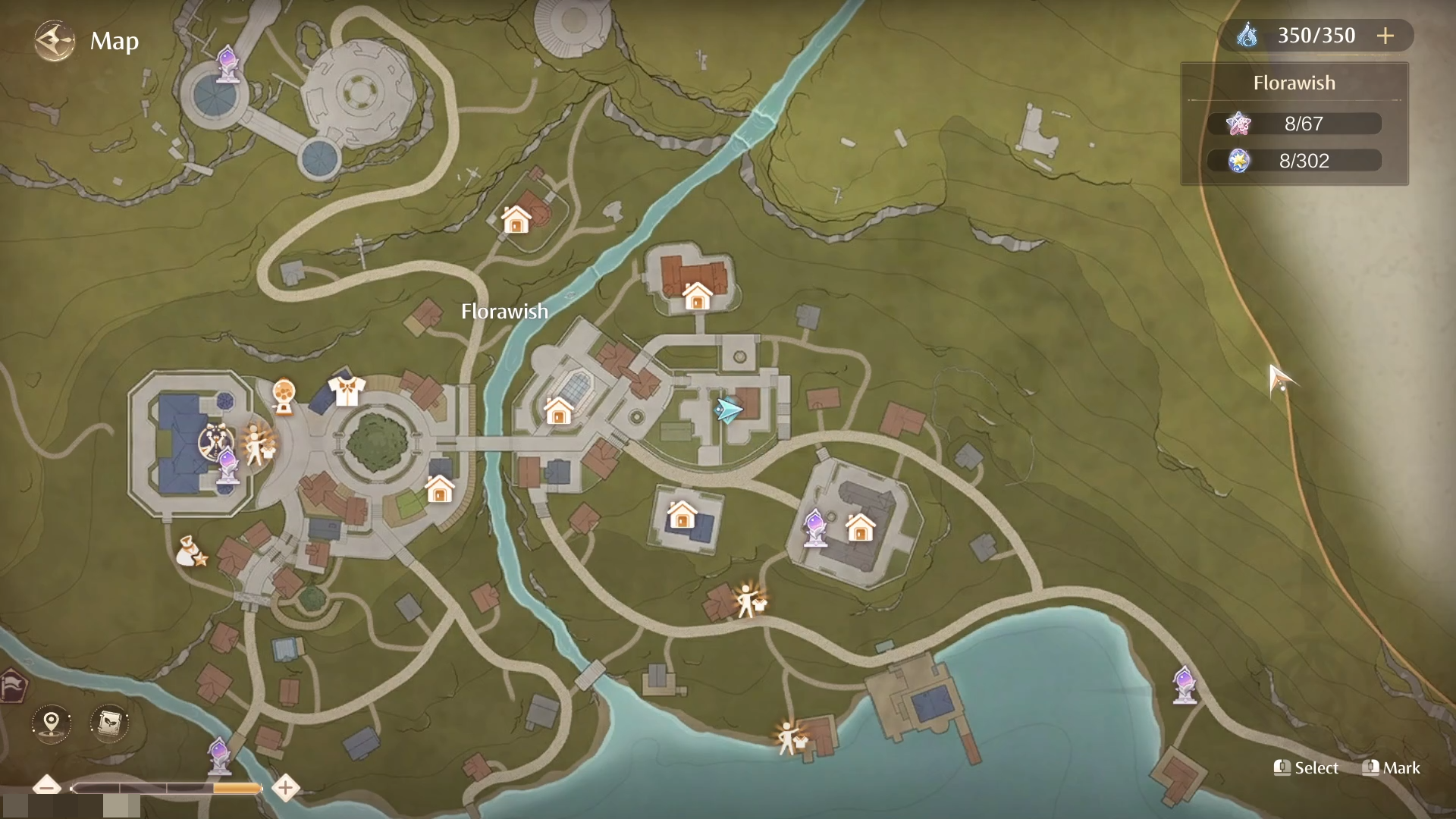Click the plus next to 350/350 energy
This screenshot has height=819, width=1456.
pos(1387,35)
